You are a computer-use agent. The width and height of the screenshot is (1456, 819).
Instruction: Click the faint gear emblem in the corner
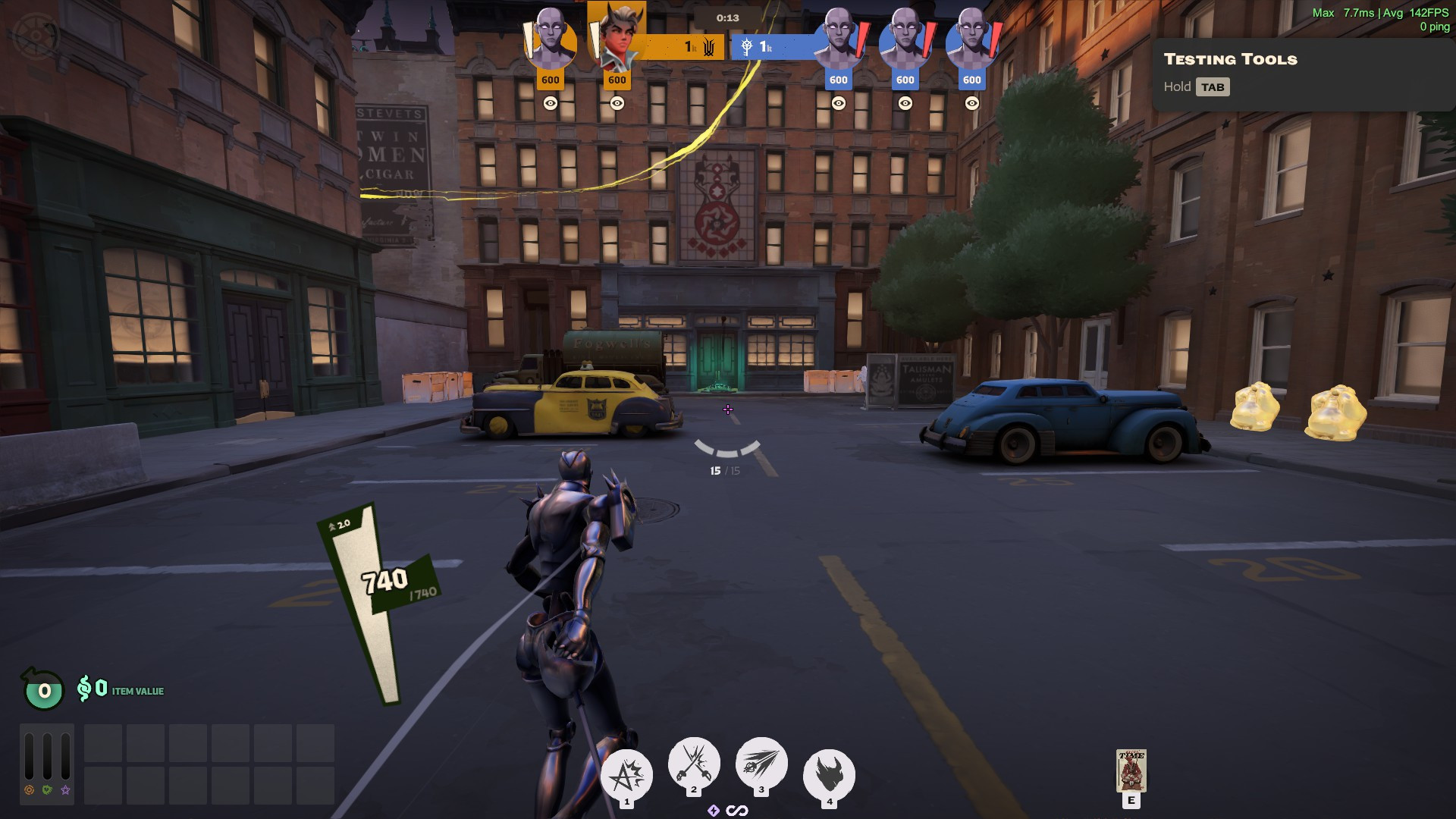[36, 34]
